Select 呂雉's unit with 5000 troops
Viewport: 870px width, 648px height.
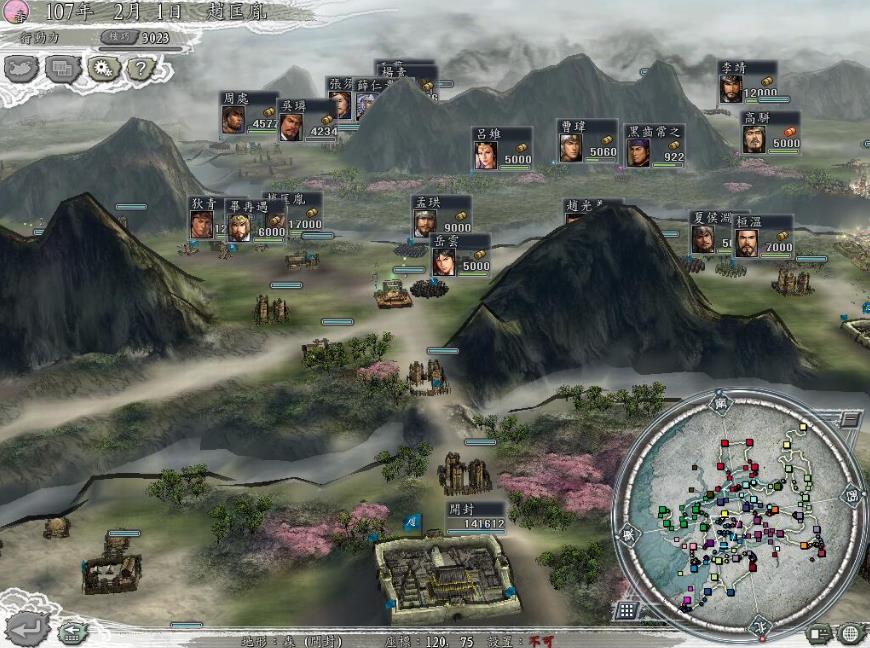click(x=502, y=148)
